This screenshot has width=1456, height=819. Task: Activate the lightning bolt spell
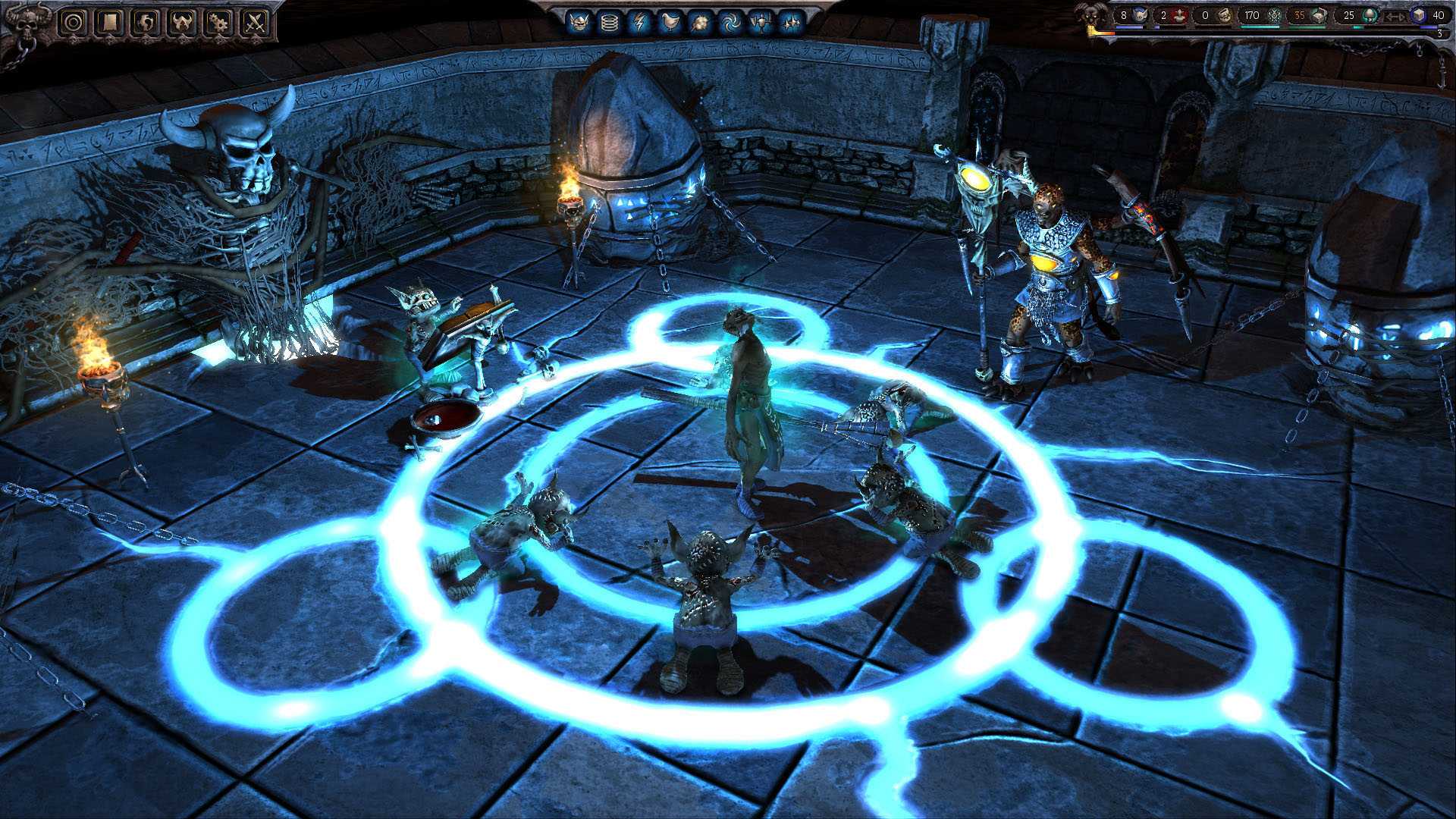point(639,21)
